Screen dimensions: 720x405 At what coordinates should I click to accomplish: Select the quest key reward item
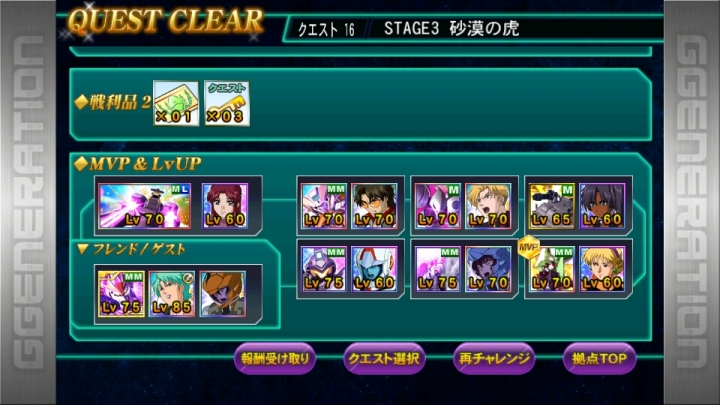coord(226,103)
